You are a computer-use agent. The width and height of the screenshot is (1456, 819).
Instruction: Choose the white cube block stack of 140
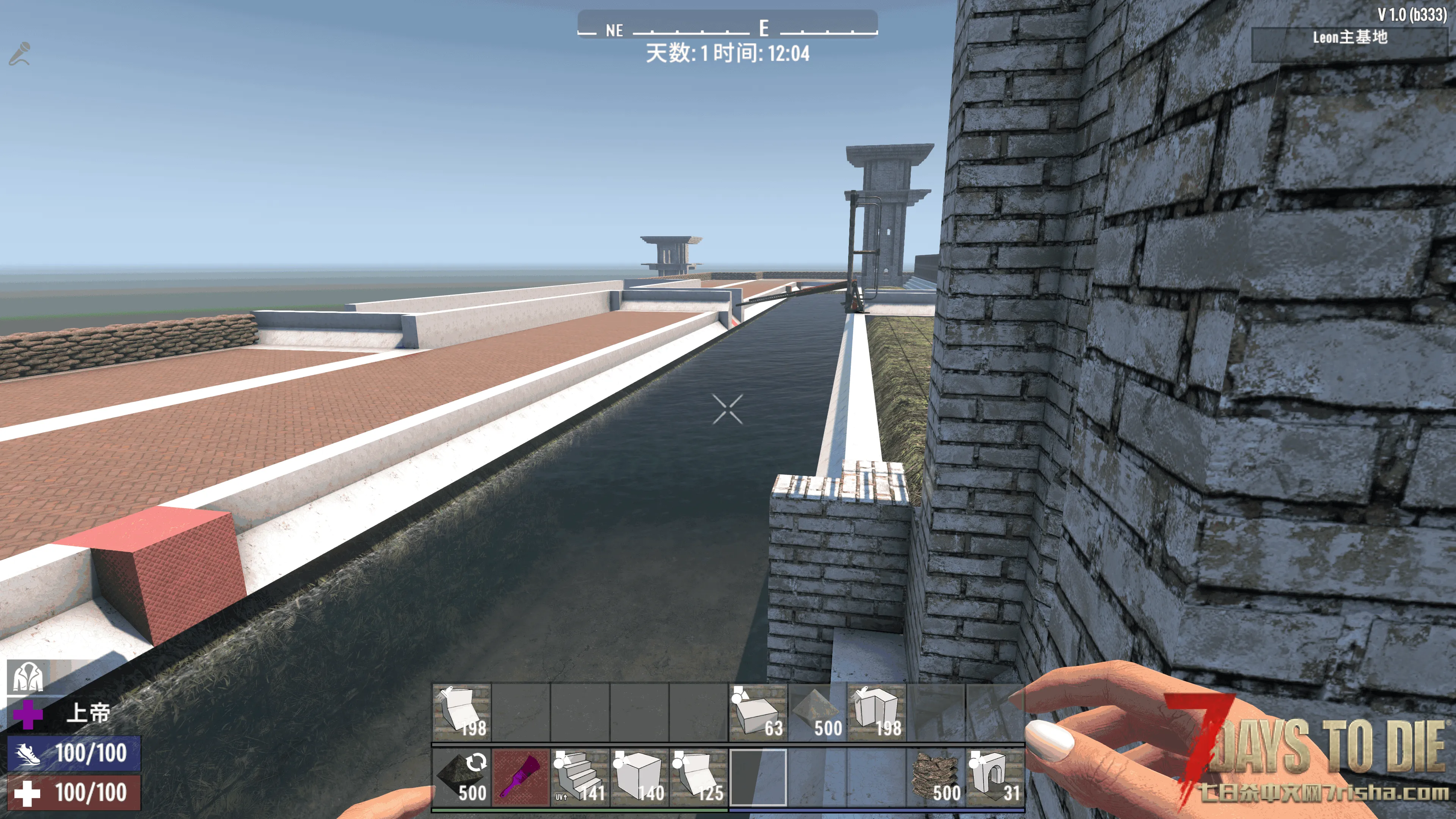click(639, 777)
